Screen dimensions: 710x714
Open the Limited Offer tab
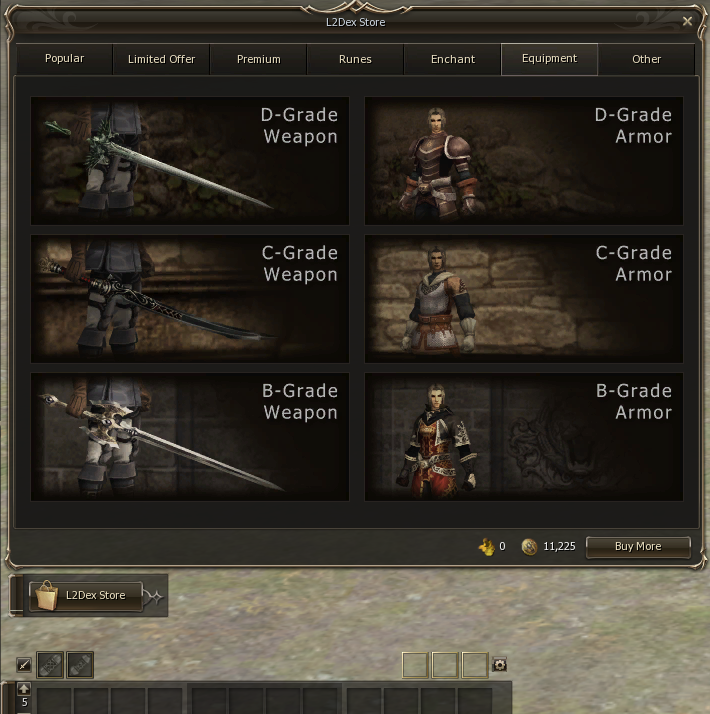pos(161,59)
